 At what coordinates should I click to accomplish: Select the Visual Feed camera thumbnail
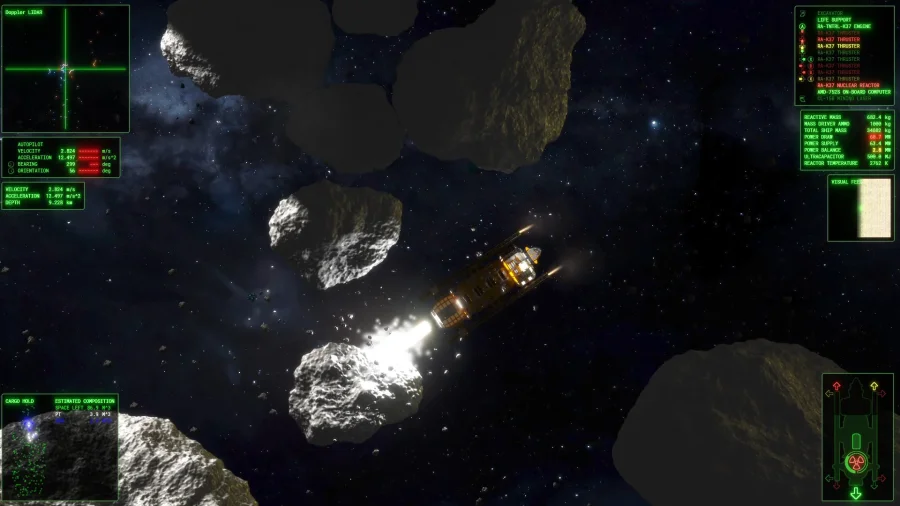[x=861, y=208]
